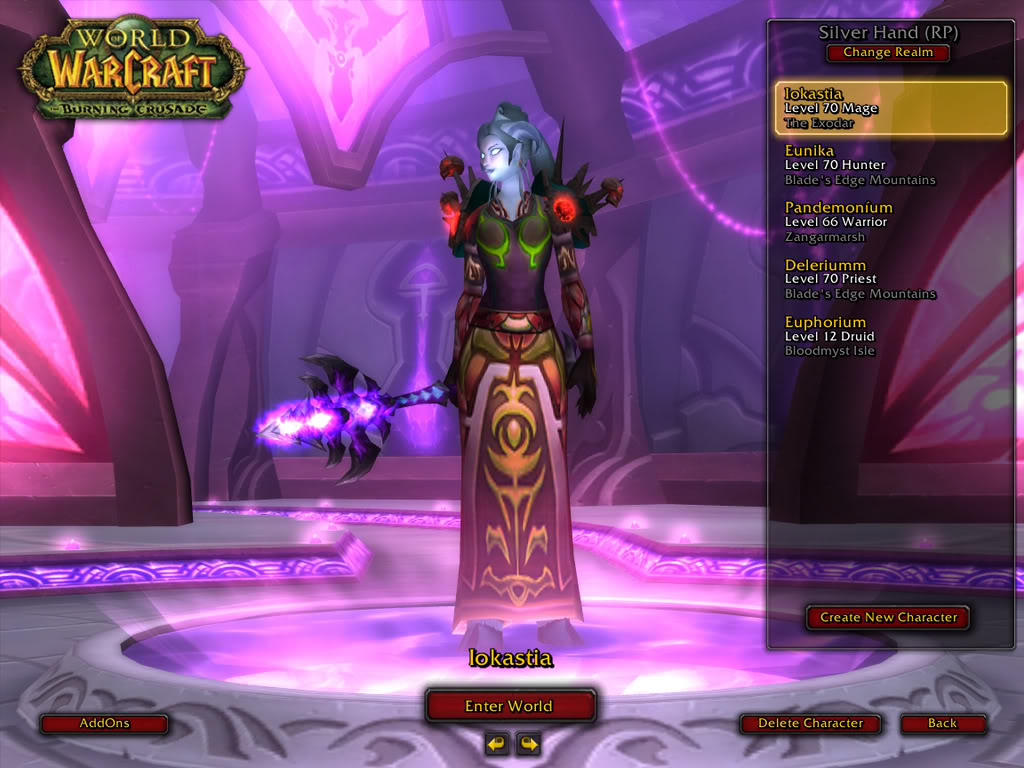Open the Change Realm screen

tap(888, 53)
